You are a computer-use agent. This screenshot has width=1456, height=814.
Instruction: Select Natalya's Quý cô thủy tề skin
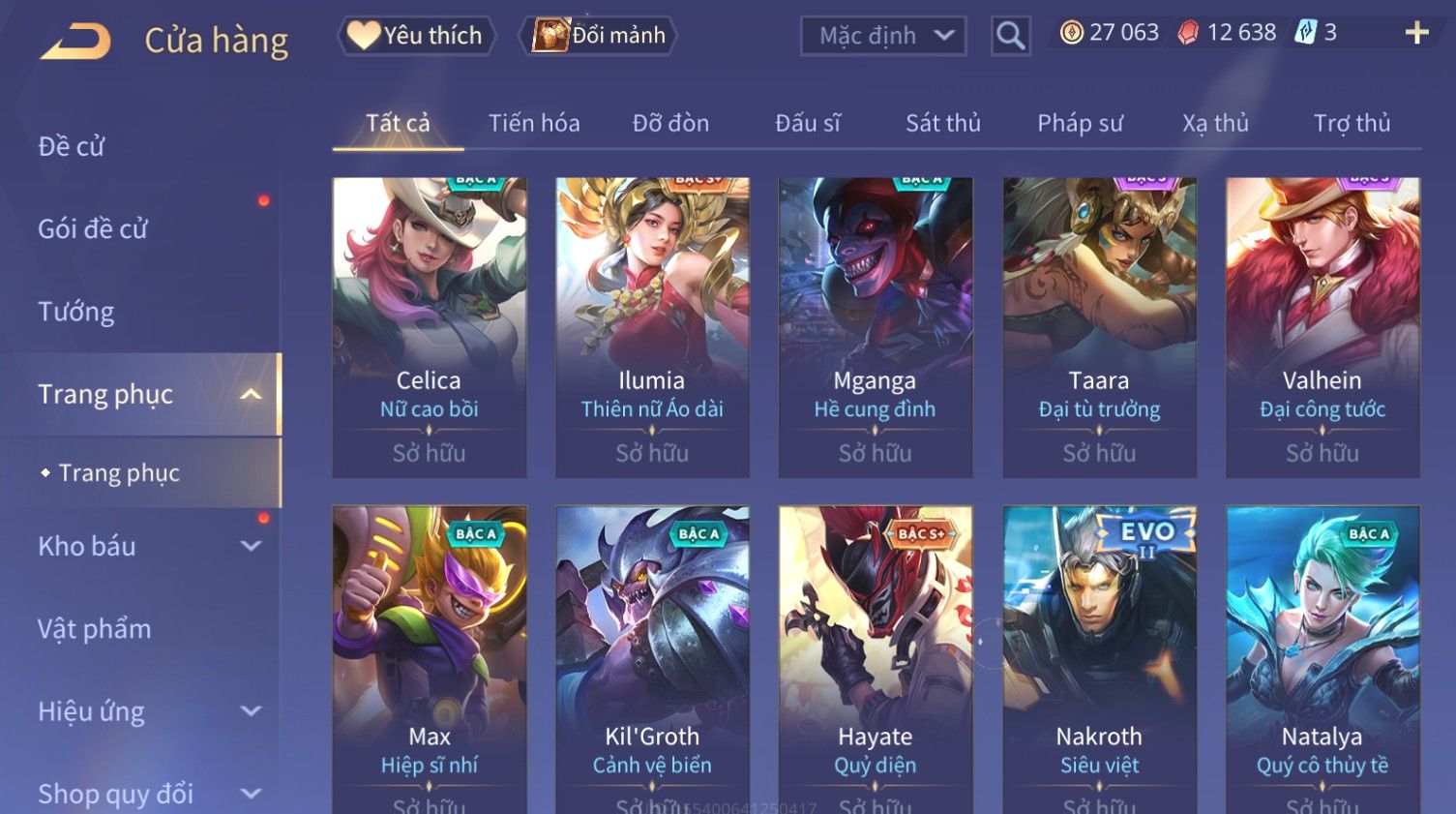click(x=1322, y=658)
